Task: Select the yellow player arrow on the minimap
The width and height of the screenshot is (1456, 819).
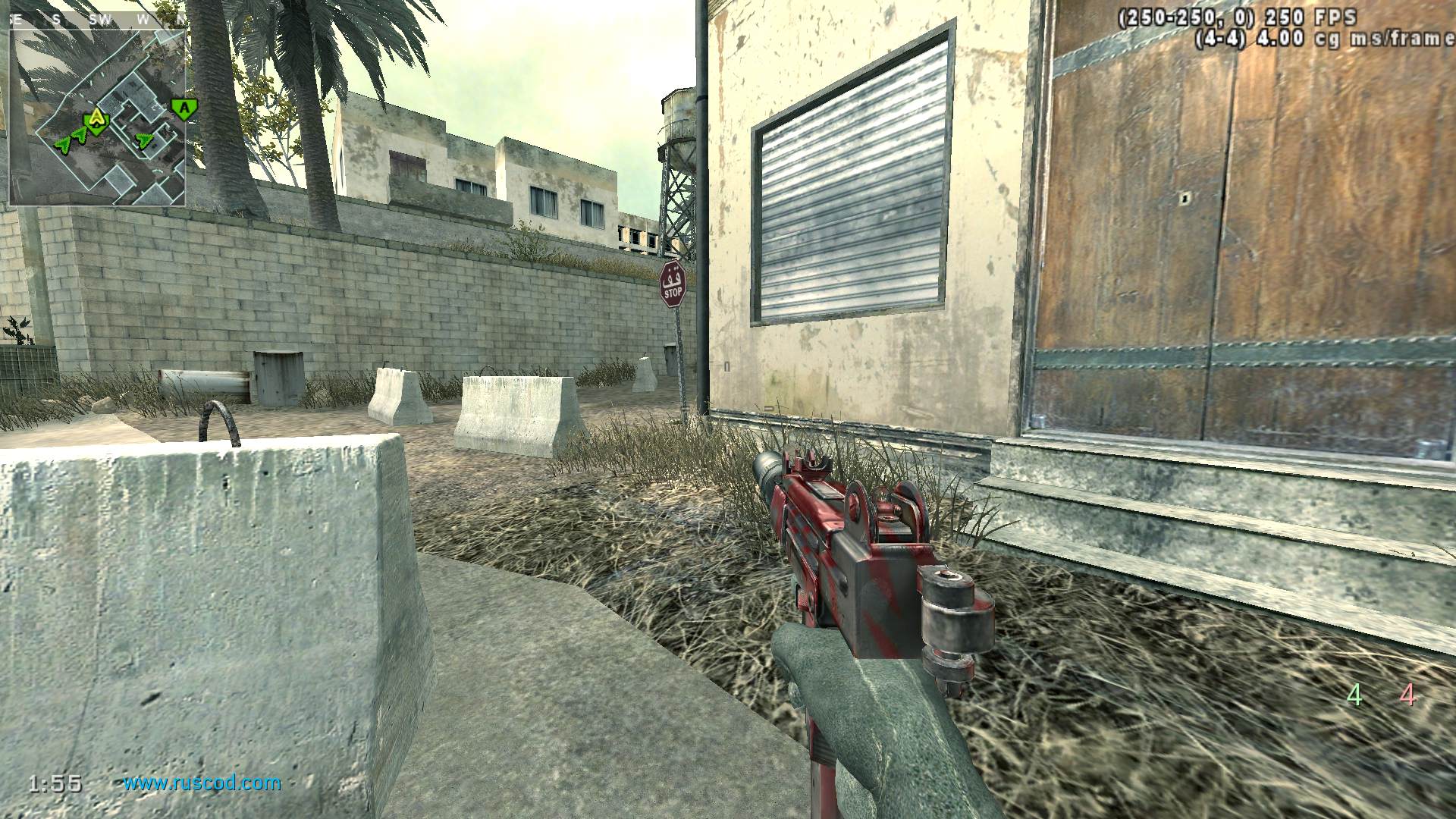Action: tap(96, 119)
